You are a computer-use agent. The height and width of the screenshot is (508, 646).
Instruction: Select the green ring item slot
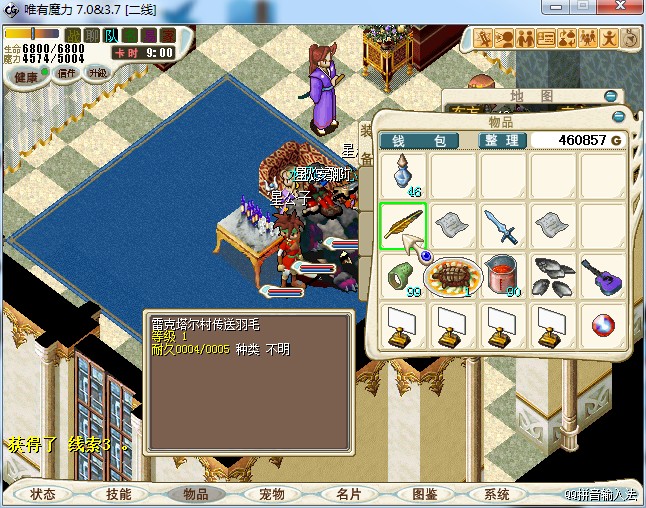[403, 275]
